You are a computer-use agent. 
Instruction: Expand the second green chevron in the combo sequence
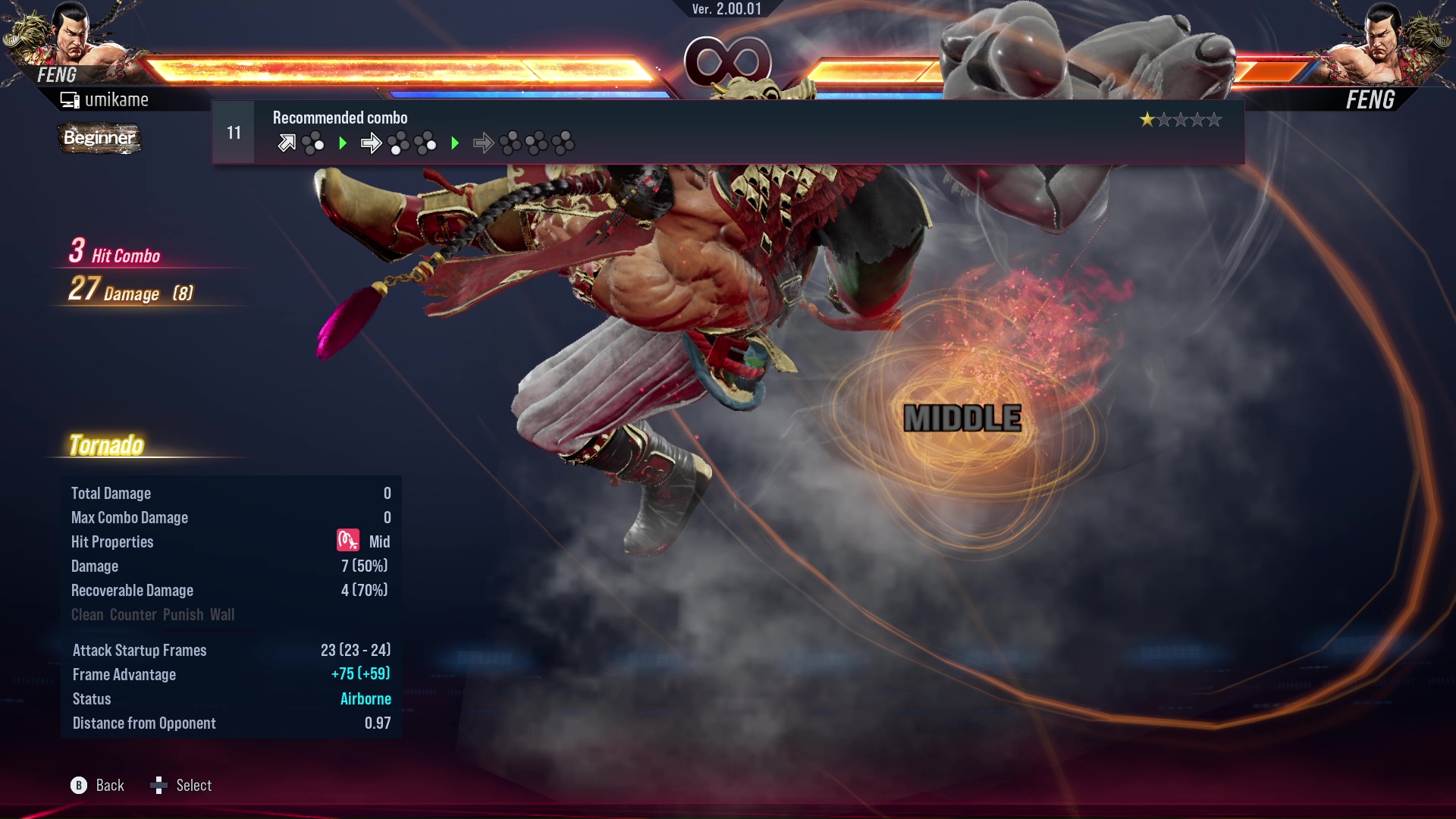point(455,143)
